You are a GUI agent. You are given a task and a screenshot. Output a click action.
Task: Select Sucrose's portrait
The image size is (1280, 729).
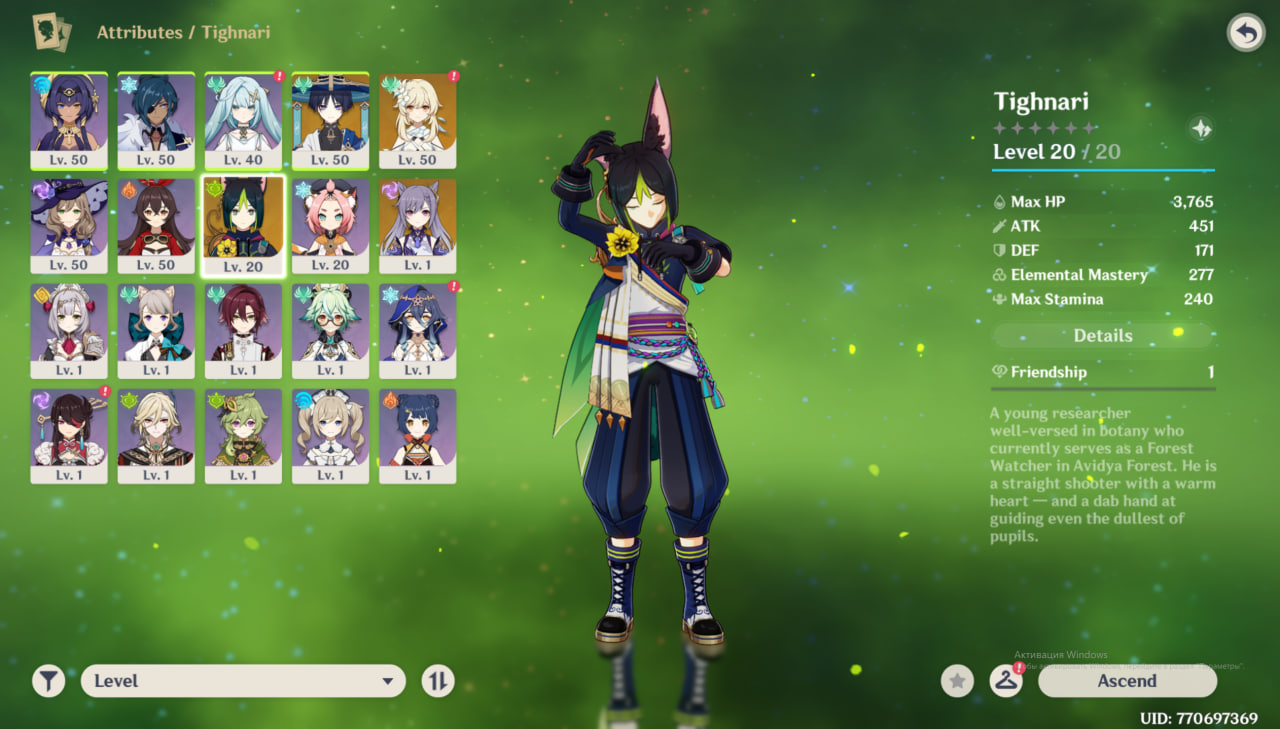coord(330,330)
